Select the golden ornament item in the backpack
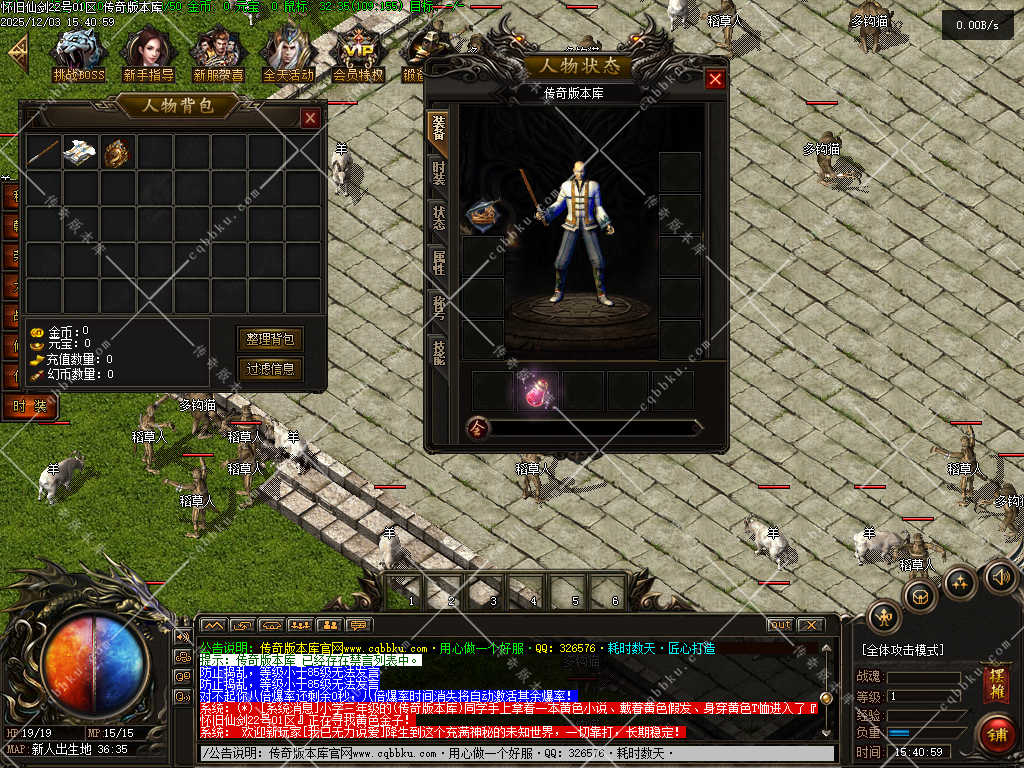 pyautogui.click(x=117, y=152)
